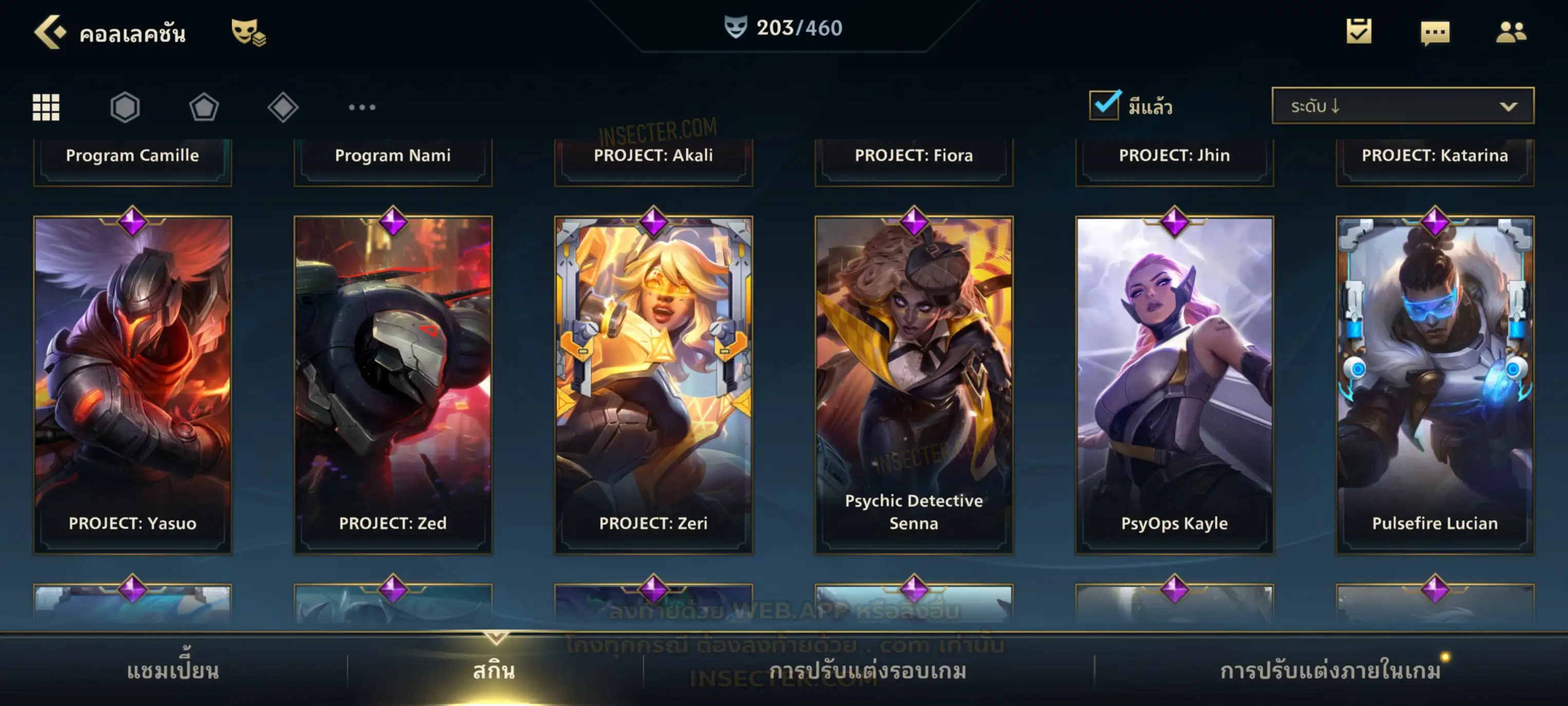Choose the Psychic Detective Senna card
Image resolution: width=1568 pixels, height=706 pixels.
coord(914,384)
